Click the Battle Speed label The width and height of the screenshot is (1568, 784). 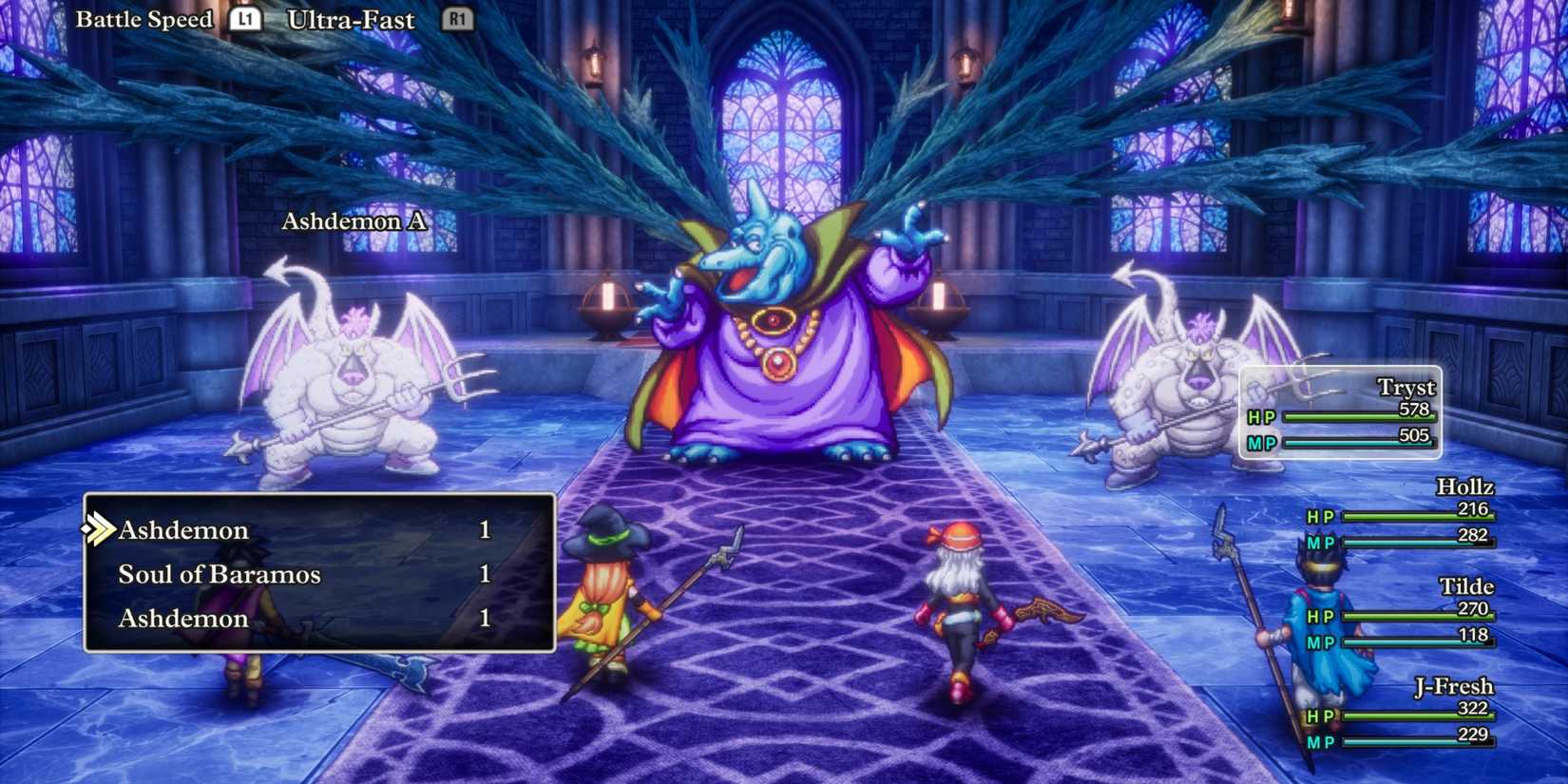click(144, 19)
